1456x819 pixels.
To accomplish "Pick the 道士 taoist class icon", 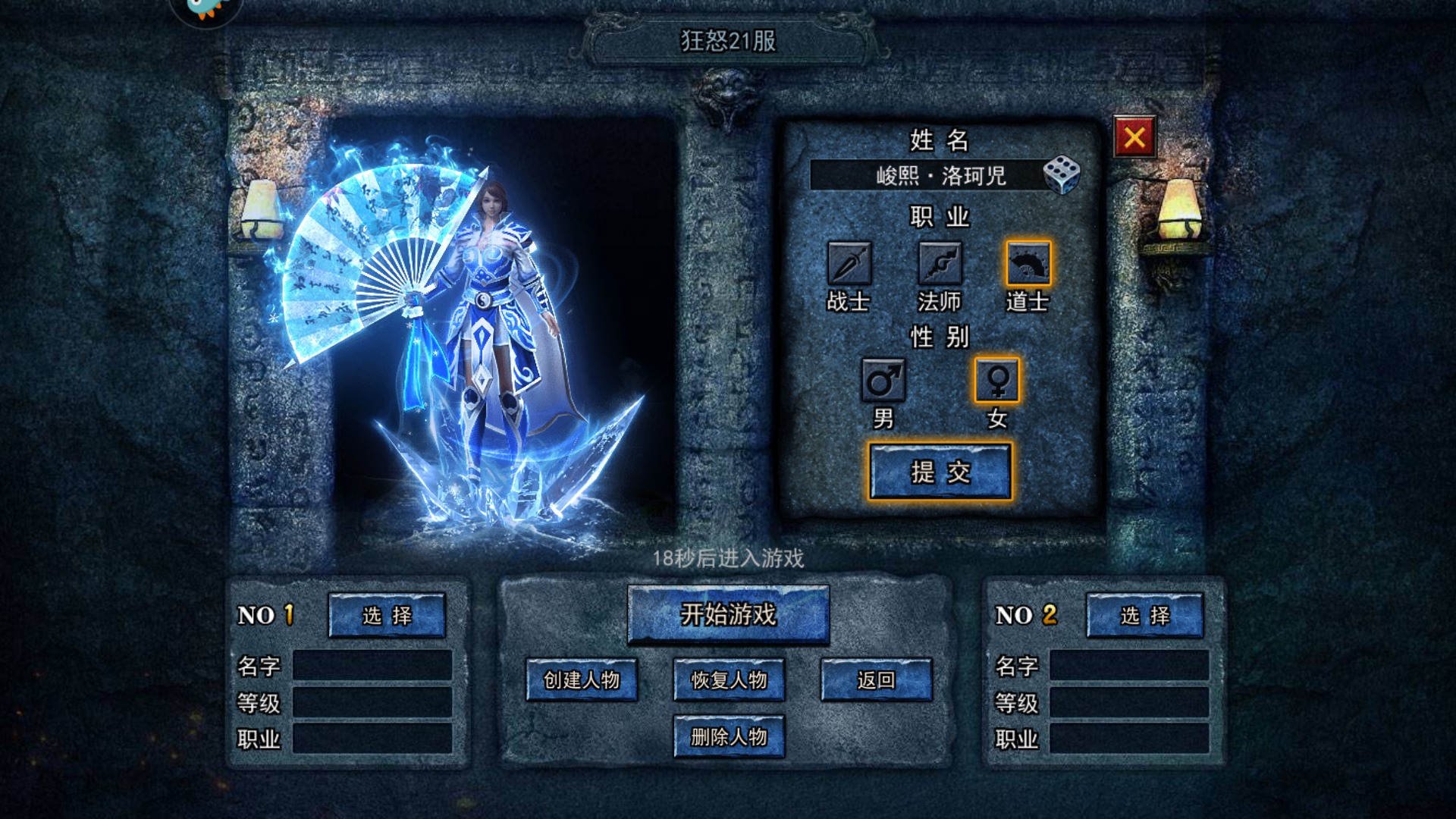I will click(x=1028, y=264).
